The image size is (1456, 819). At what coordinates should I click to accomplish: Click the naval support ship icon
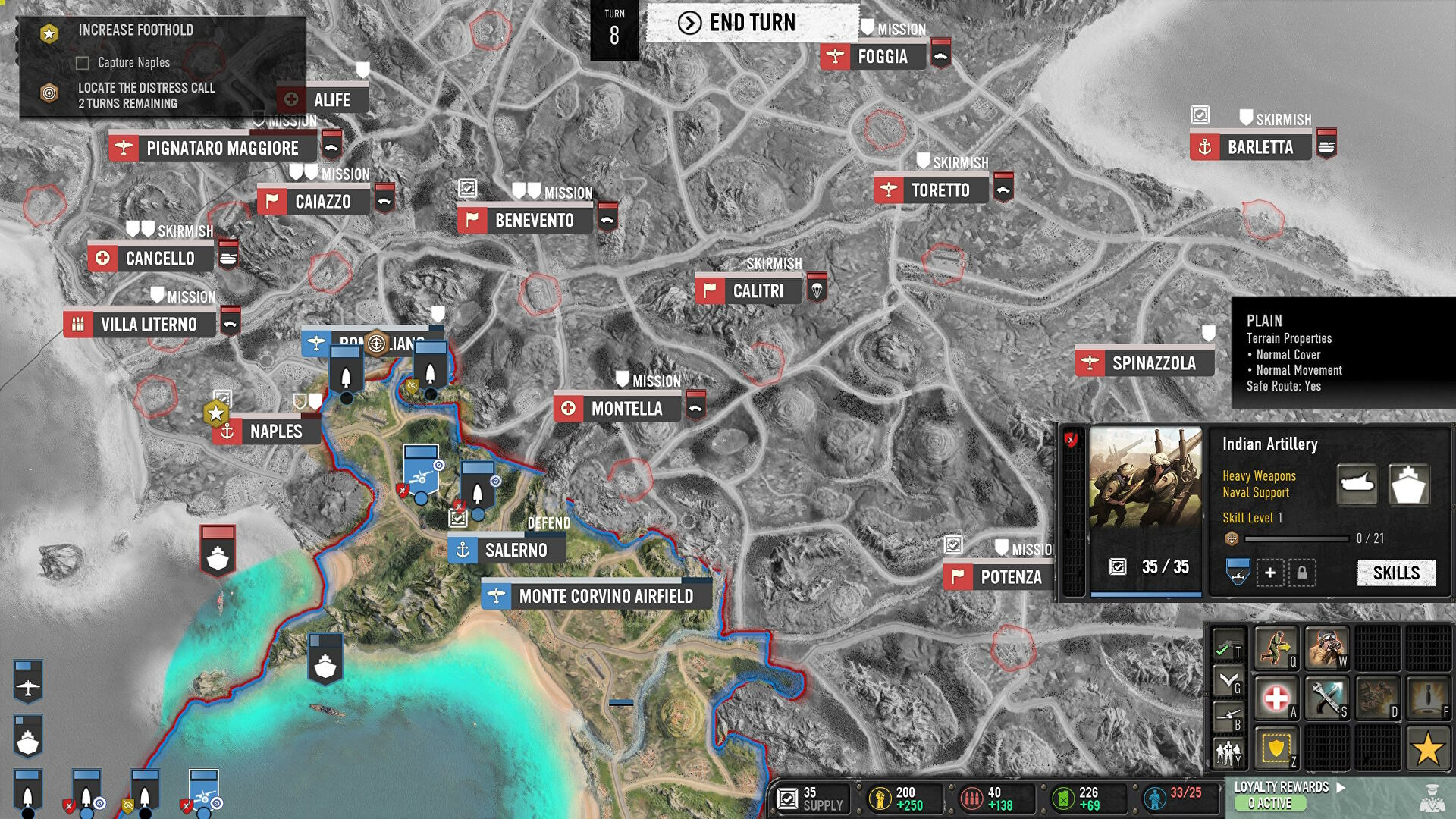(1409, 485)
